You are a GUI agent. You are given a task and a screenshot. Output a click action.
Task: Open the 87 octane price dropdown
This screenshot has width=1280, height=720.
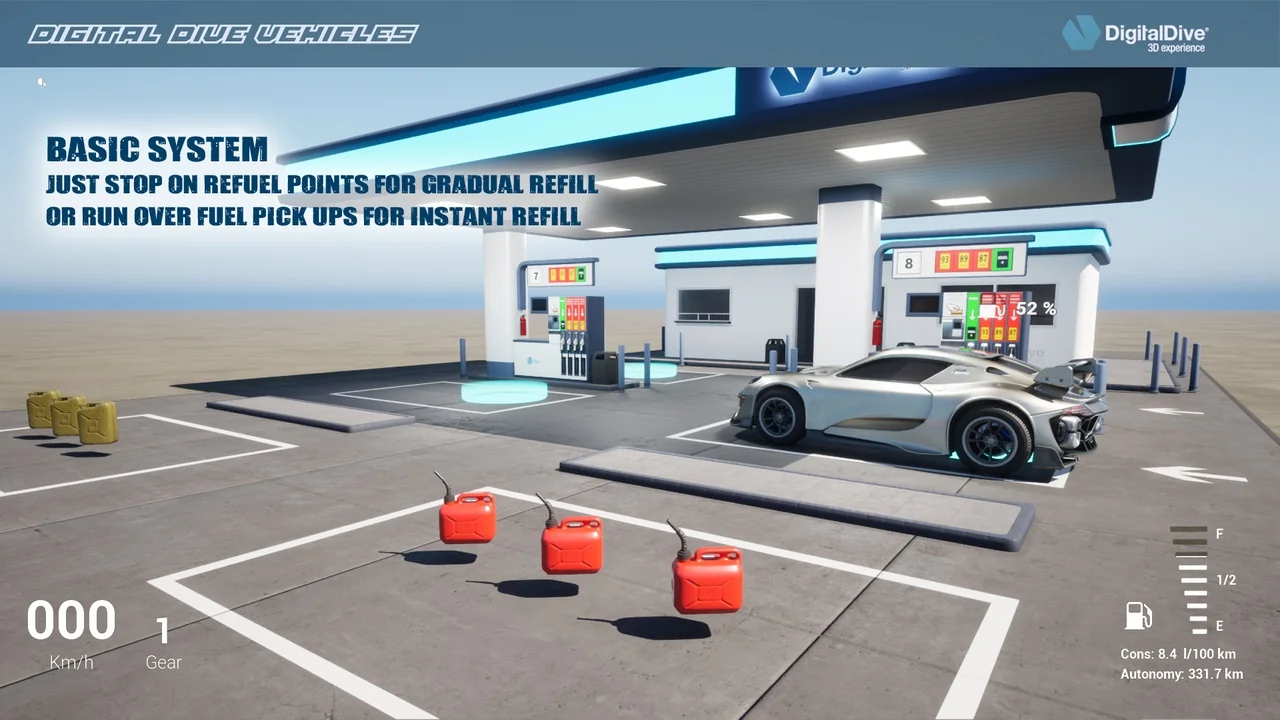982,261
